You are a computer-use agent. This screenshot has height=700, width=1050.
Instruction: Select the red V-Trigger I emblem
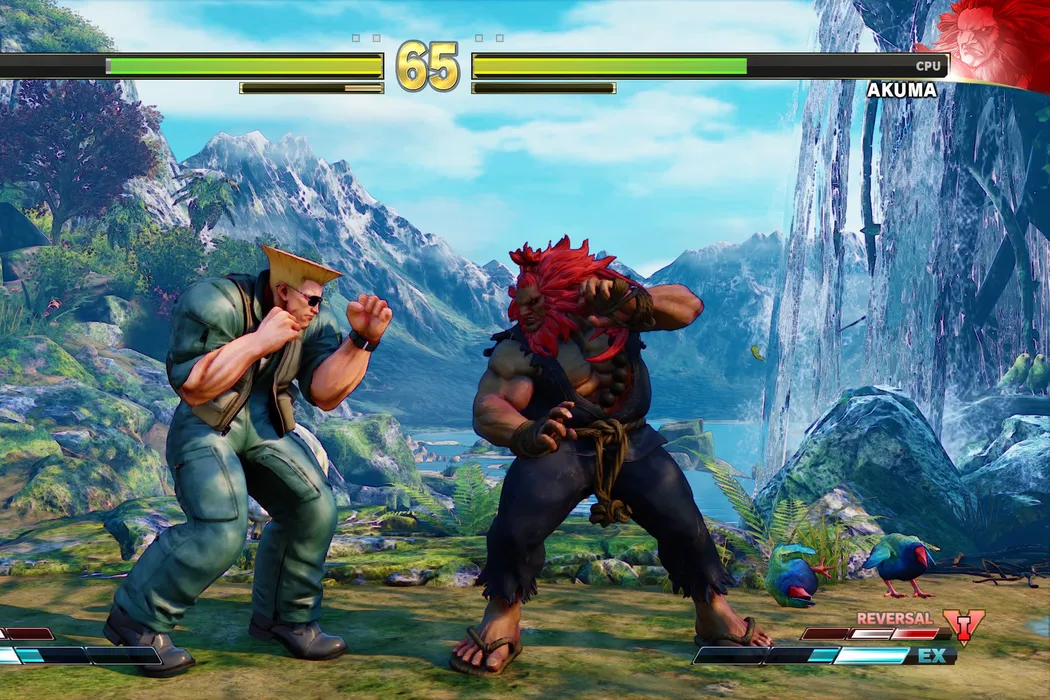[x=963, y=627]
